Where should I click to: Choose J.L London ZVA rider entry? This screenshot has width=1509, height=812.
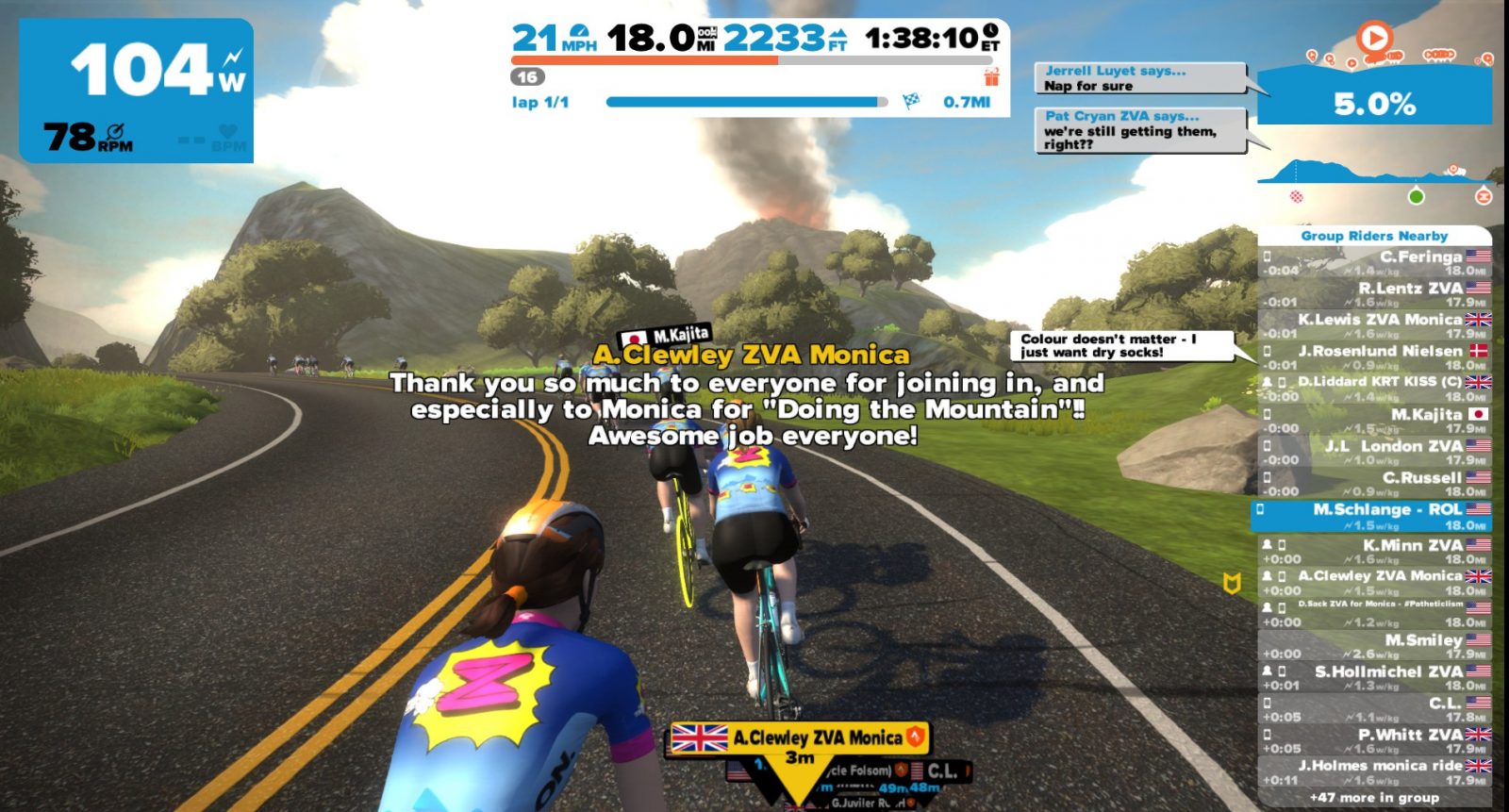[x=1375, y=453]
